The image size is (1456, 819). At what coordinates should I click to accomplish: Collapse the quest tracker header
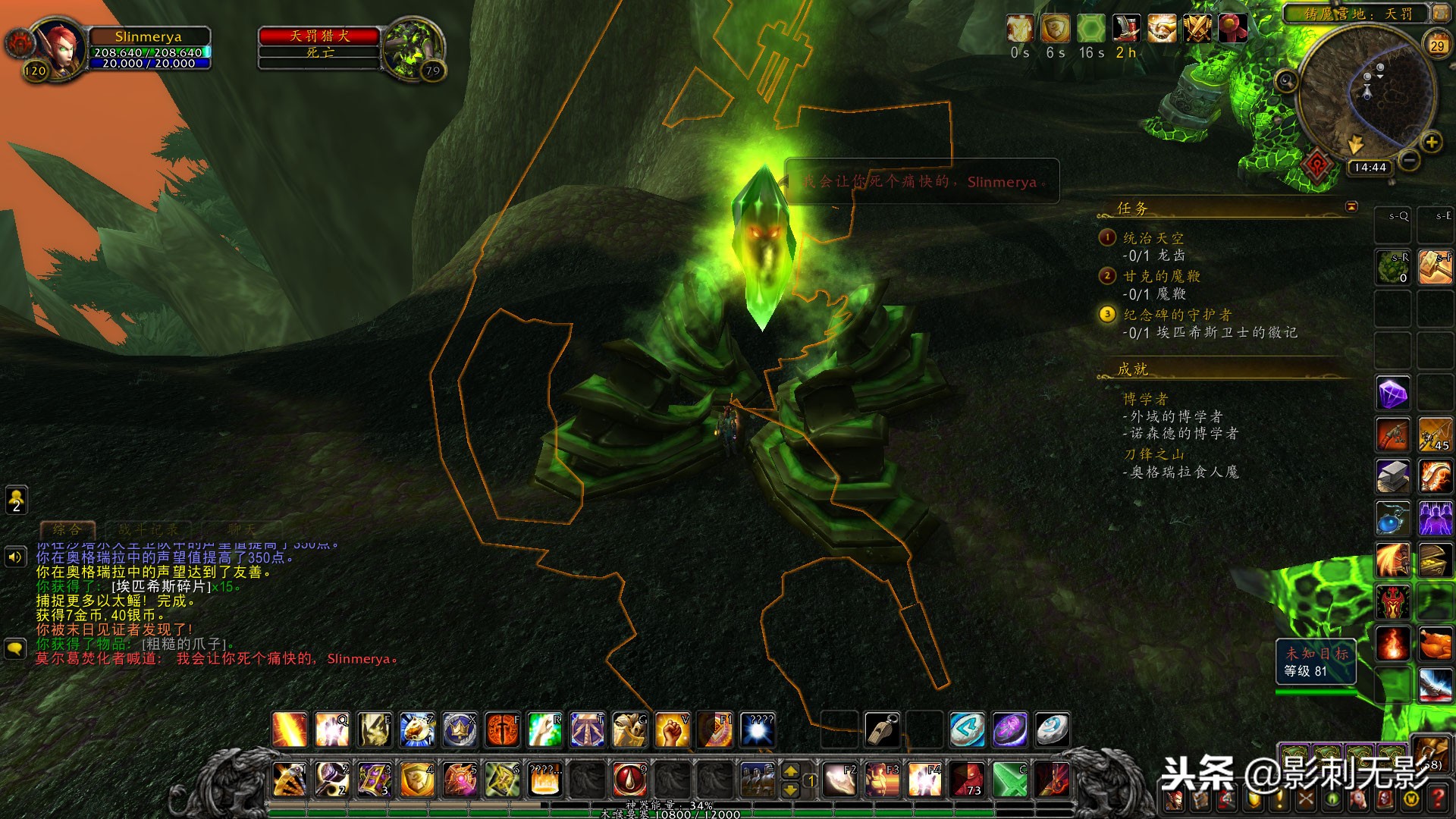[1351, 206]
